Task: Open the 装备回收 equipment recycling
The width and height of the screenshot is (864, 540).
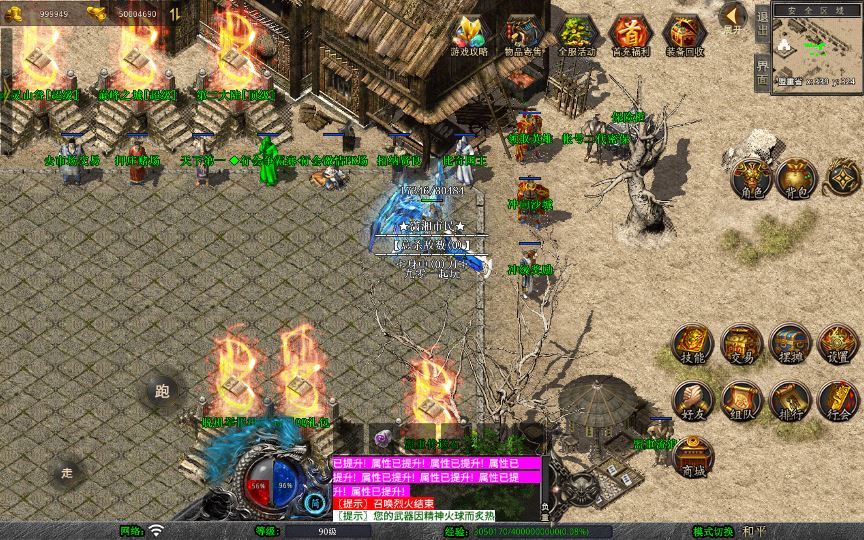Action: point(684,36)
